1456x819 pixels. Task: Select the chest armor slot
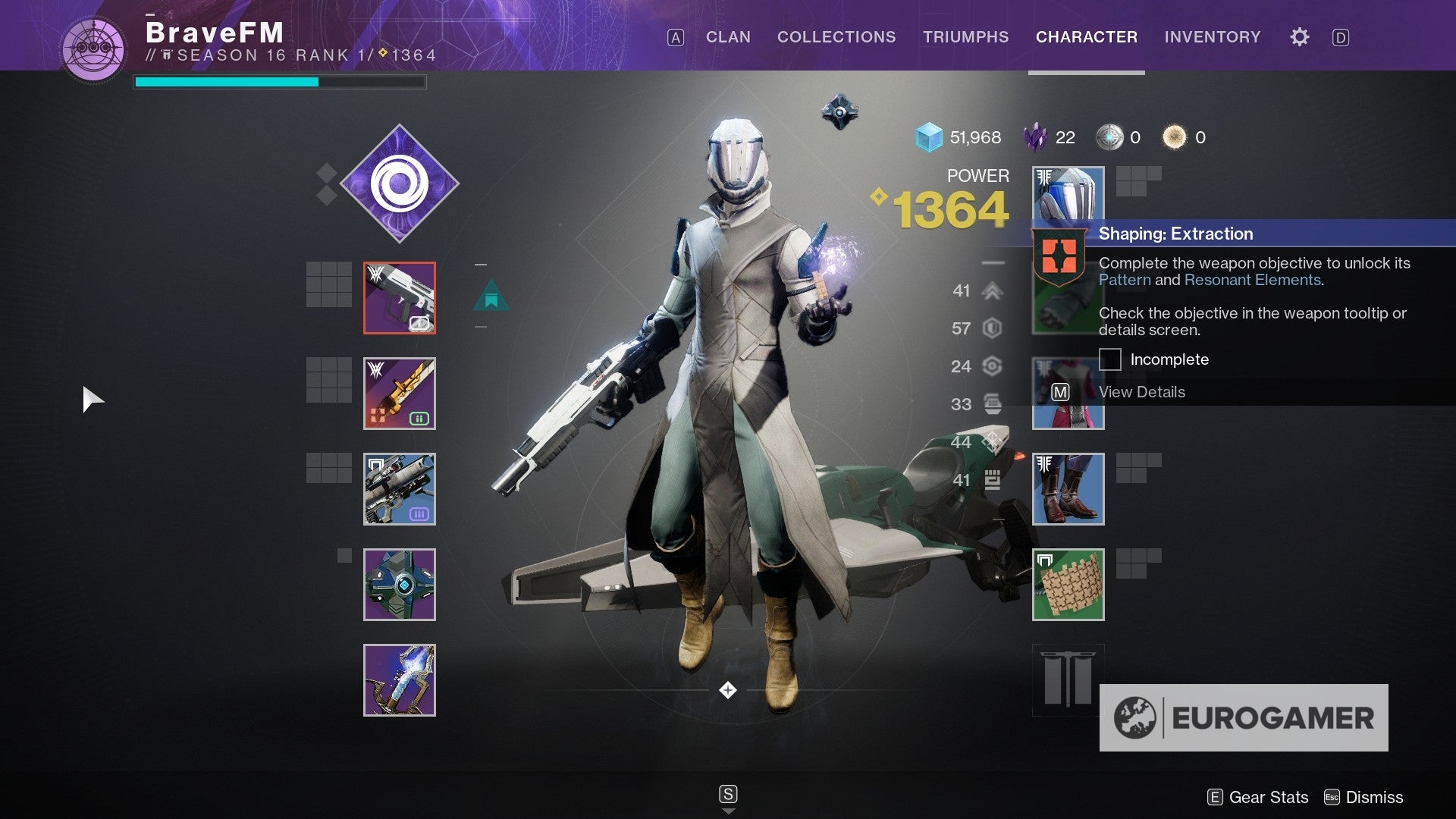coord(1068,394)
